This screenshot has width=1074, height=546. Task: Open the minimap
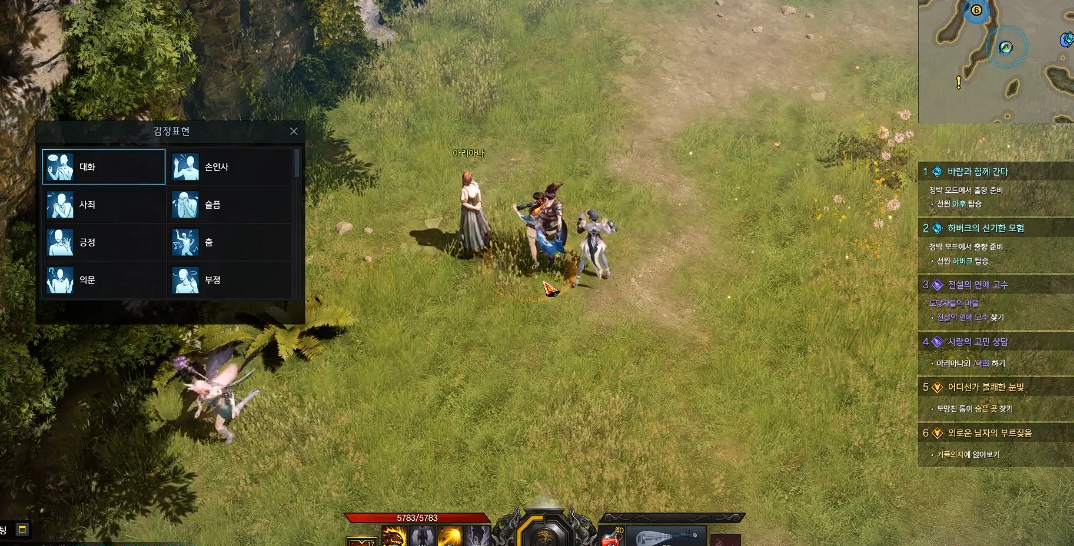click(x=996, y=60)
